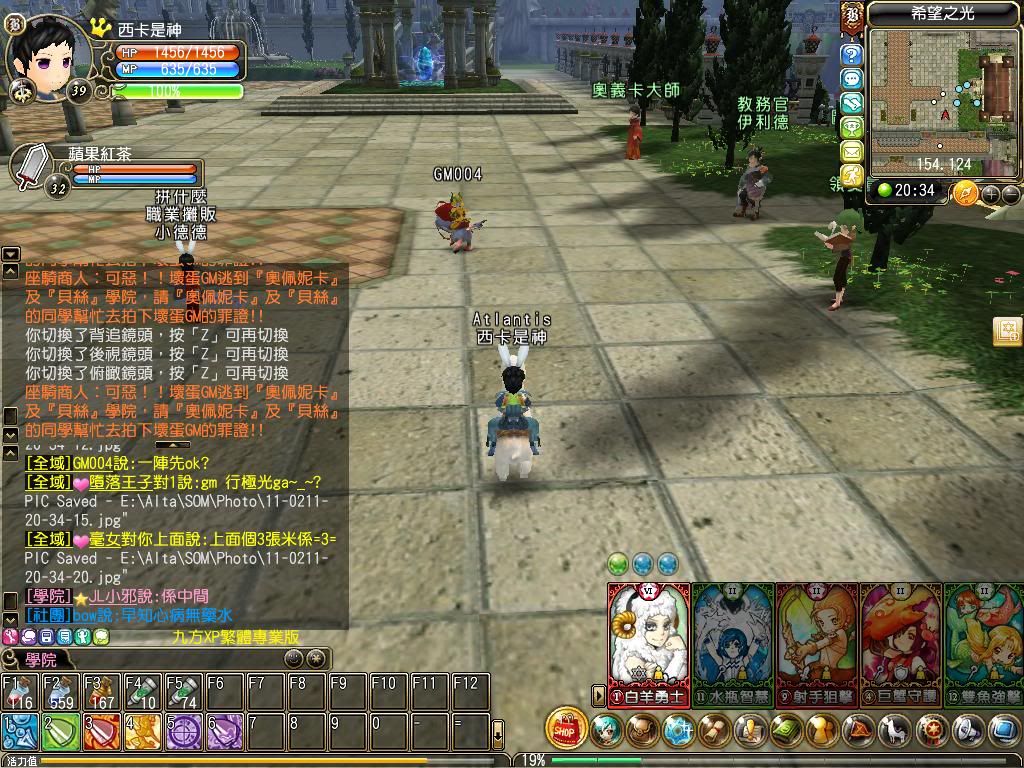Open the white horse mount menu icon

click(x=896, y=730)
